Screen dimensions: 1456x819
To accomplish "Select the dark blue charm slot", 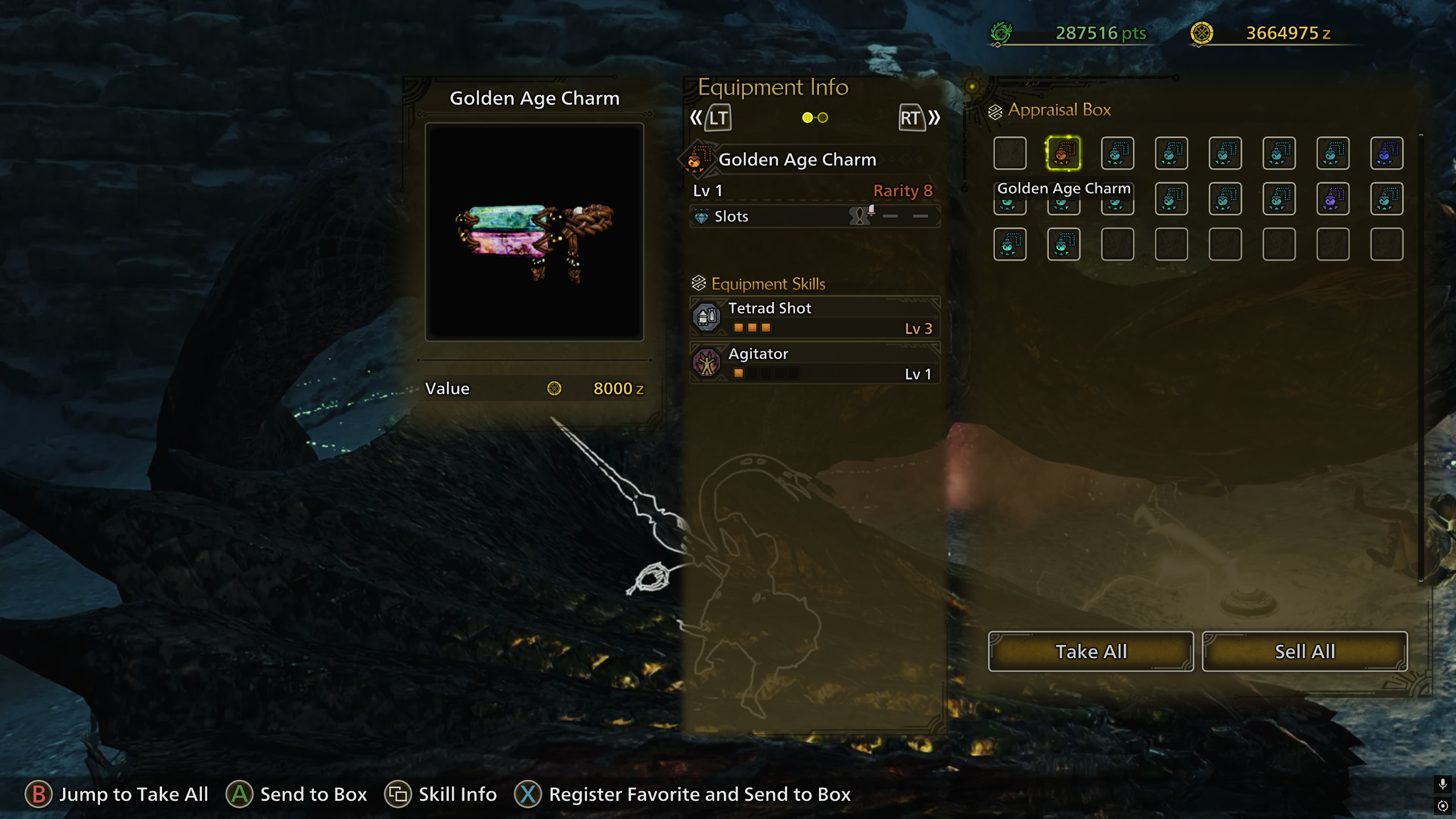I will (1386, 153).
